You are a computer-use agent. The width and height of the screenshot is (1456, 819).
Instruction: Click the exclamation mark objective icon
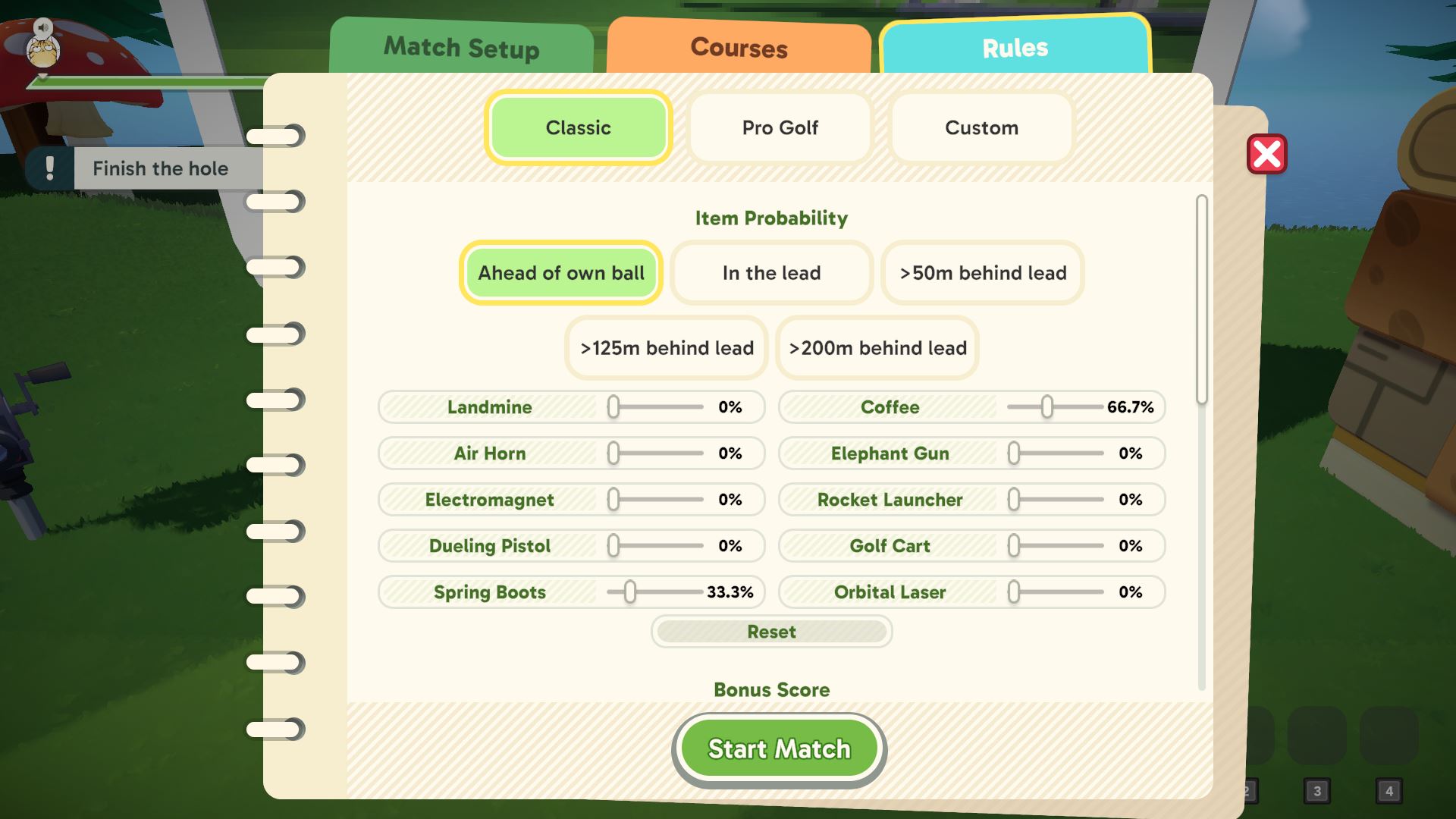tap(50, 168)
